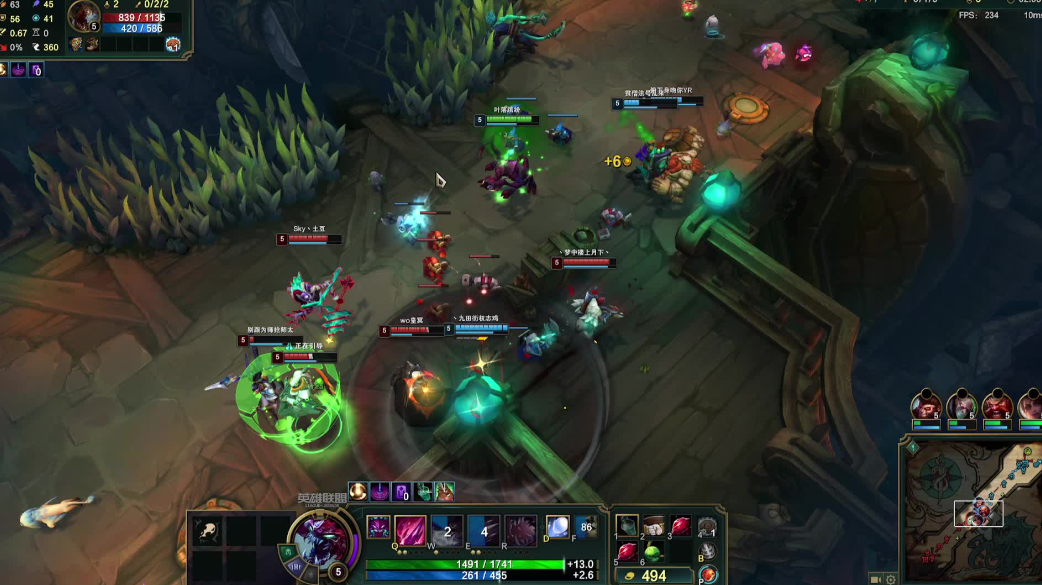Cast the D summoner spell snowball
This screenshot has width=1042, height=585.
tap(556, 526)
